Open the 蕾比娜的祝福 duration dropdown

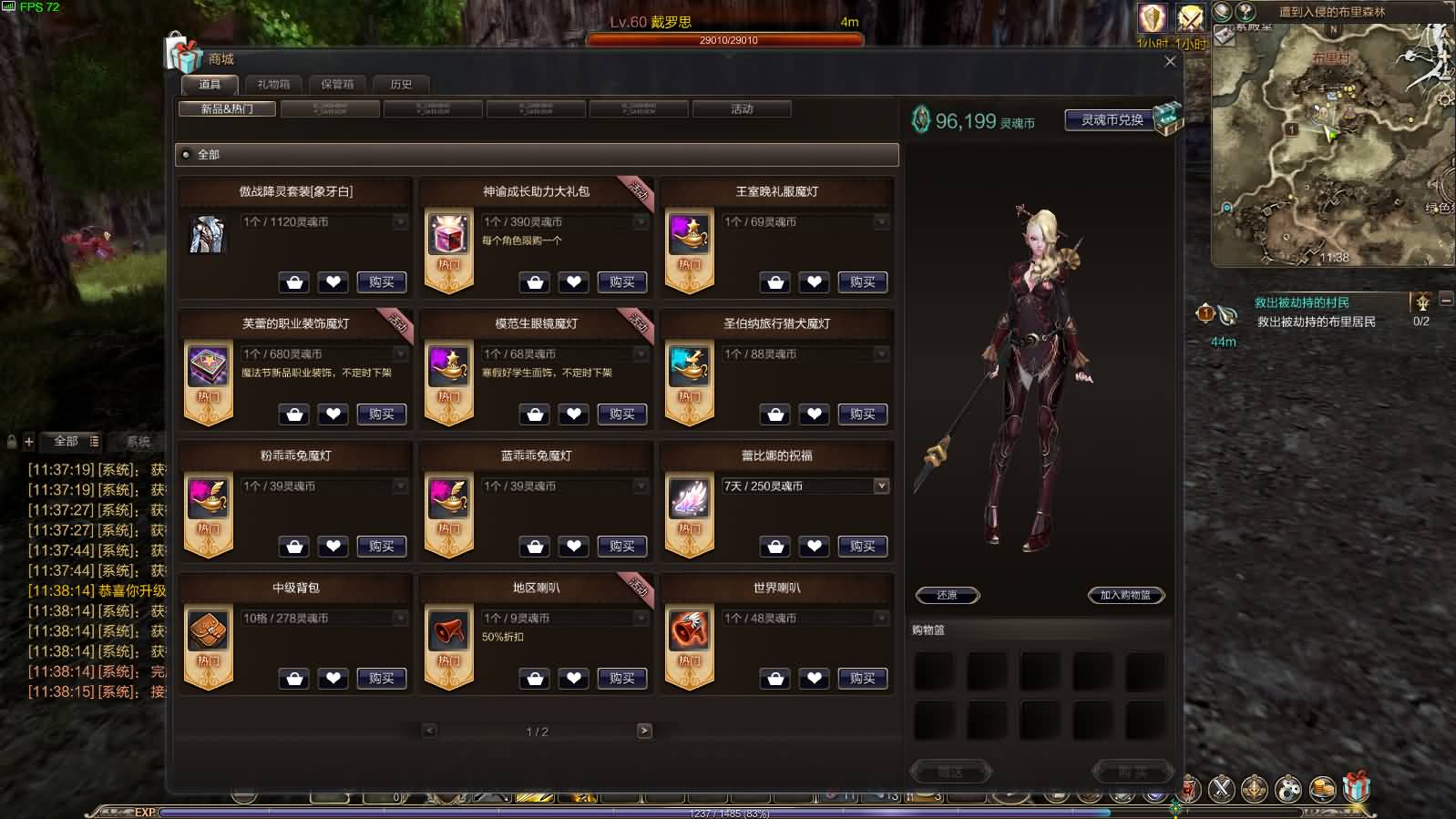[x=880, y=486]
